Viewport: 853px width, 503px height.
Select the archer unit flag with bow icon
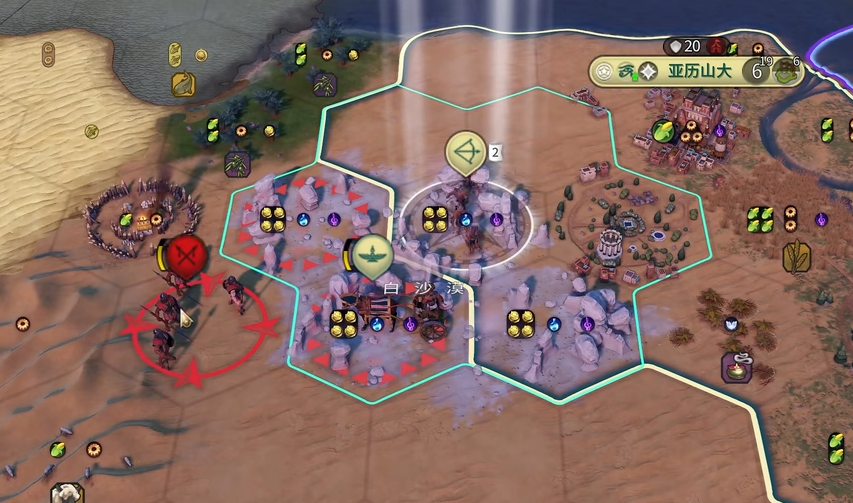coord(465,152)
